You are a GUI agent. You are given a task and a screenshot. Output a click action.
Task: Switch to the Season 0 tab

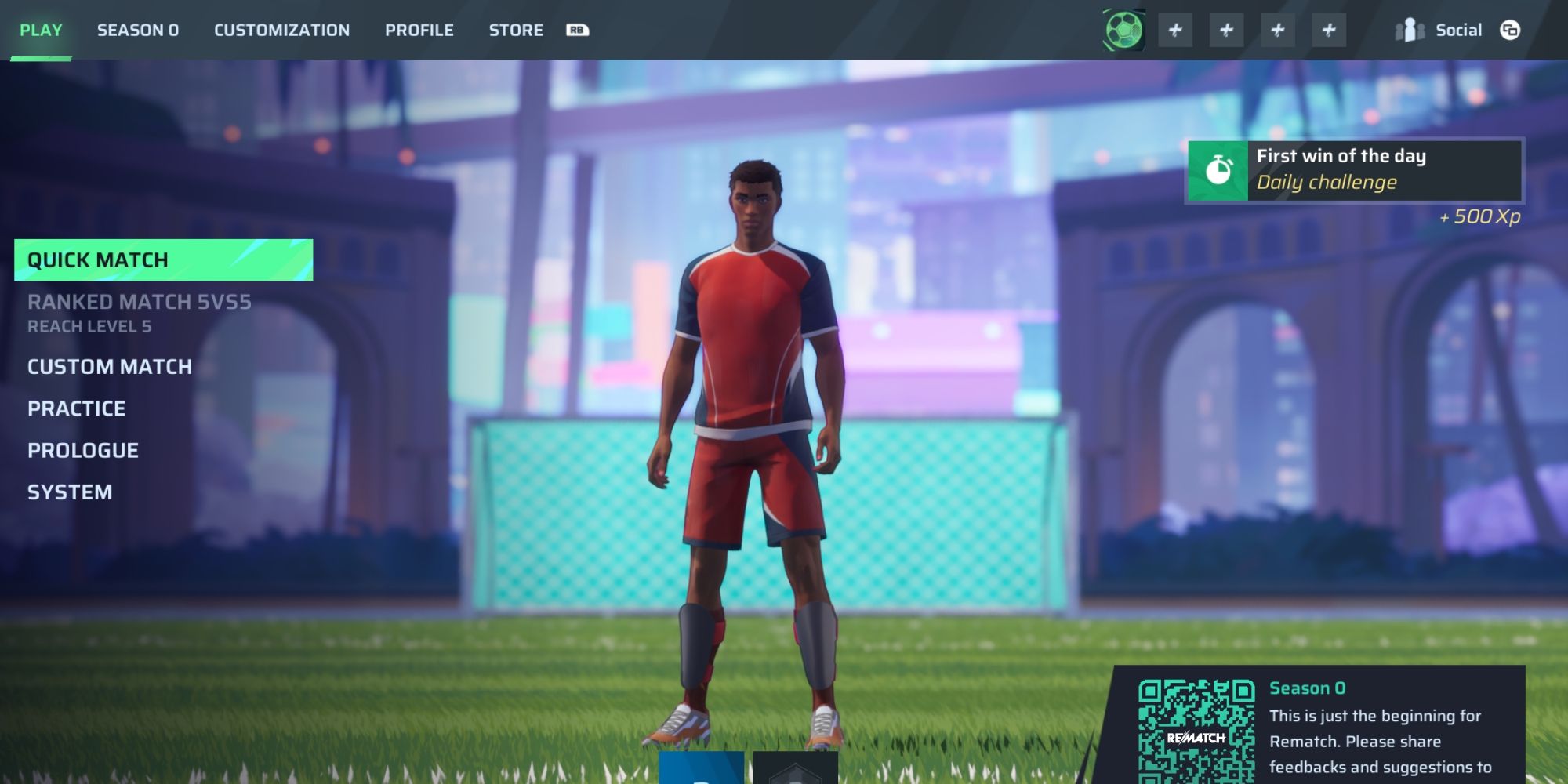[x=138, y=30]
